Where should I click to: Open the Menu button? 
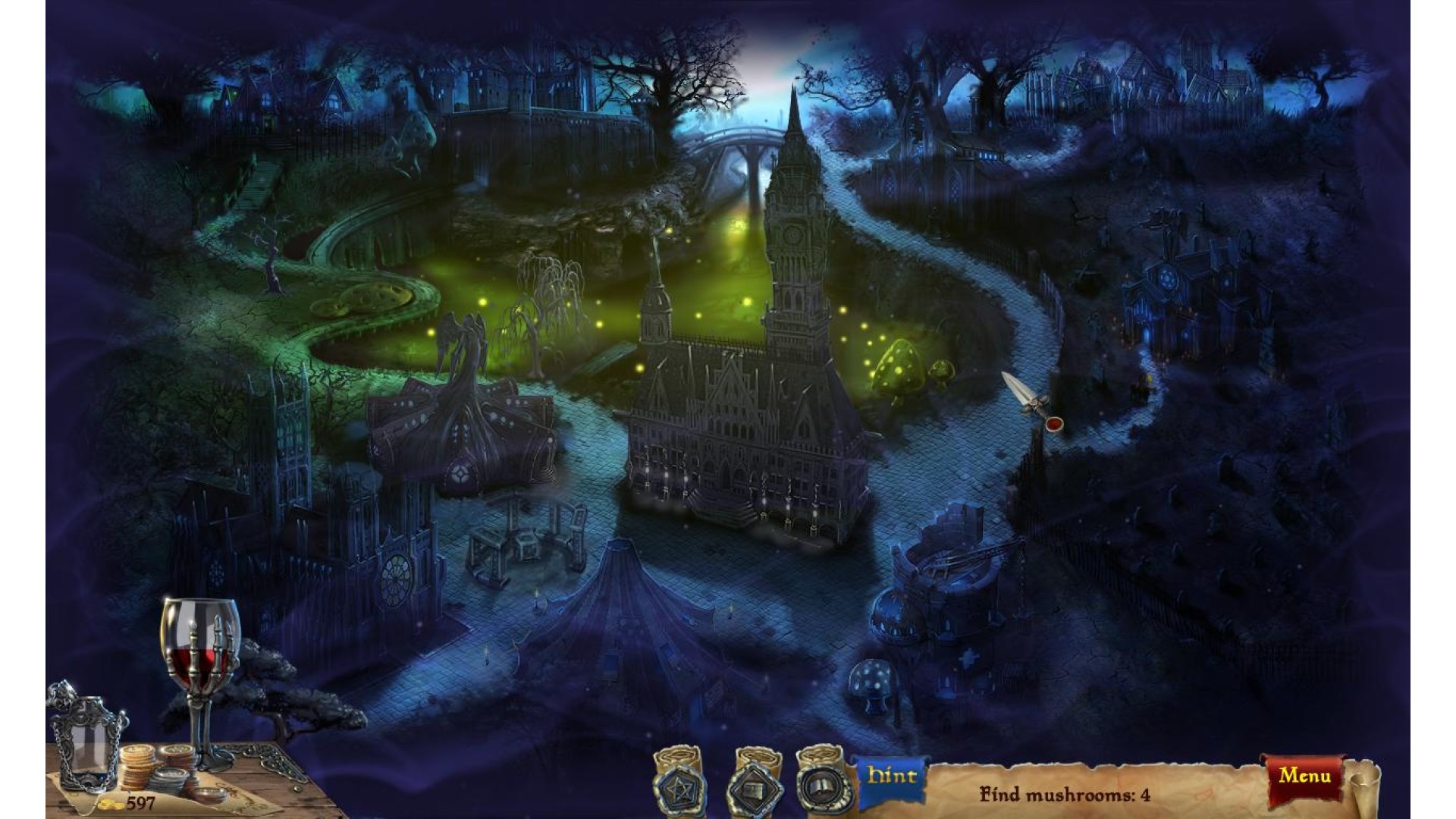click(x=1304, y=776)
